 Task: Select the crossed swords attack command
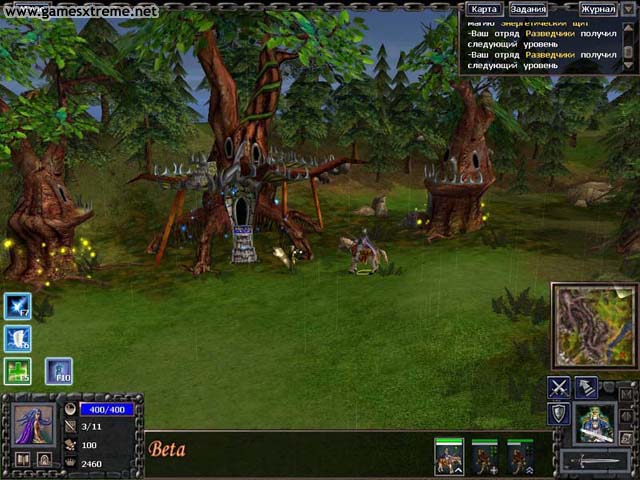(x=559, y=388)
